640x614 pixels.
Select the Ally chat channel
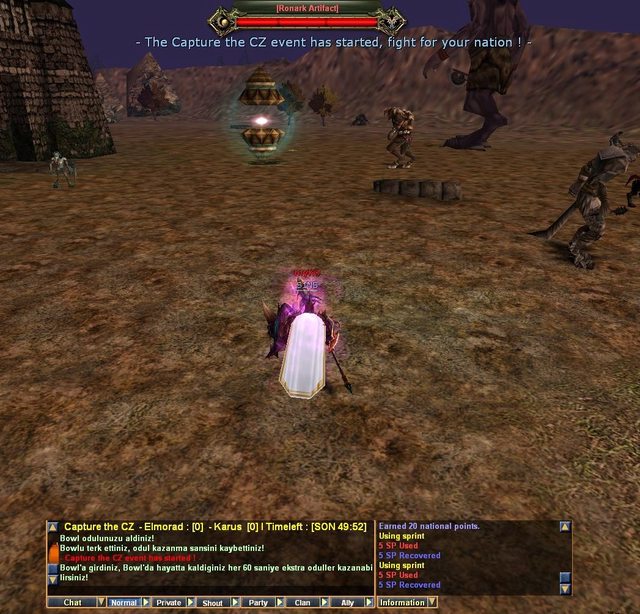(347, 603)
